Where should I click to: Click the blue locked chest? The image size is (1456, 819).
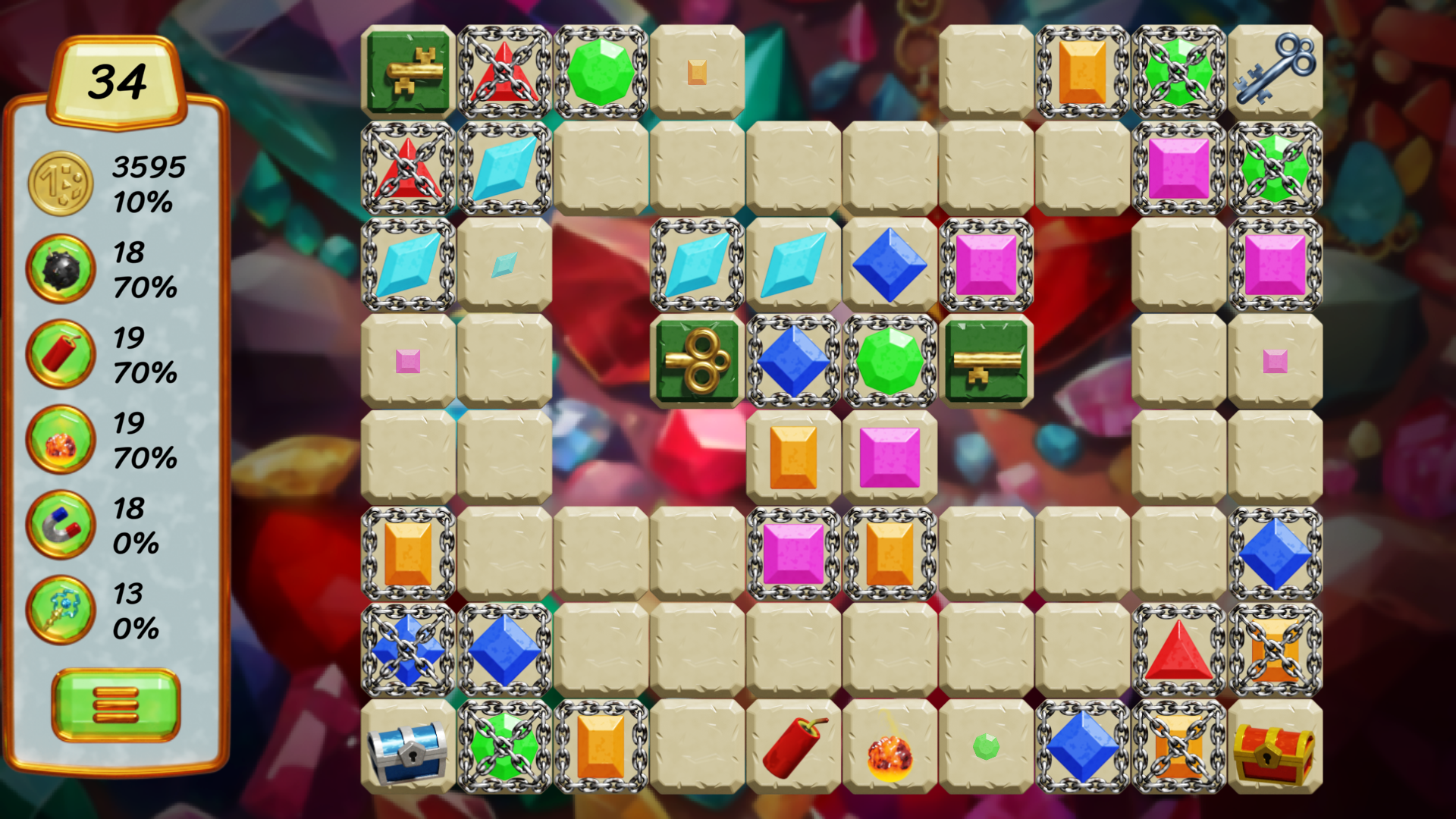pyautogui.click(x=408, y=751)
